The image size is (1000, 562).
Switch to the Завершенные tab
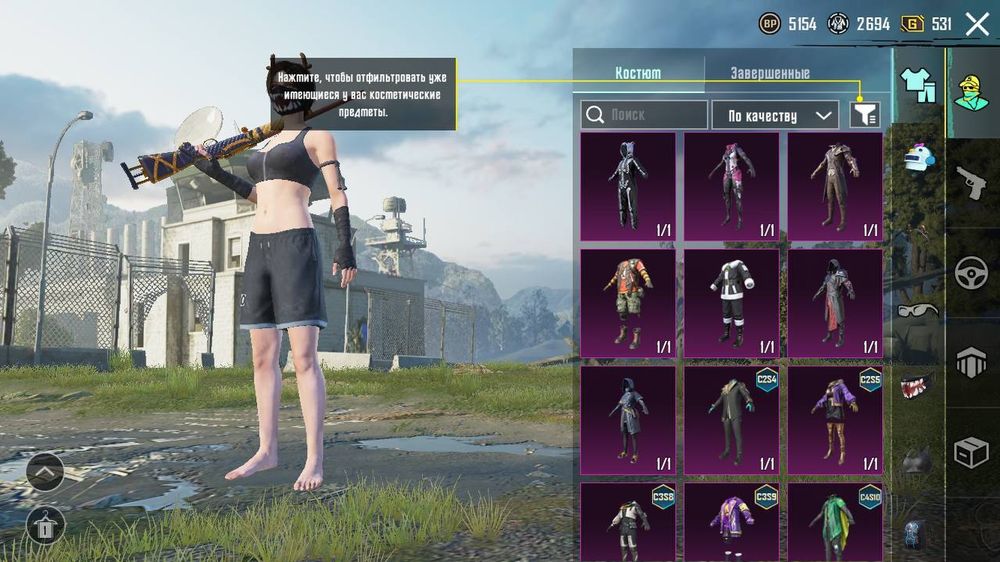[769, 73]
